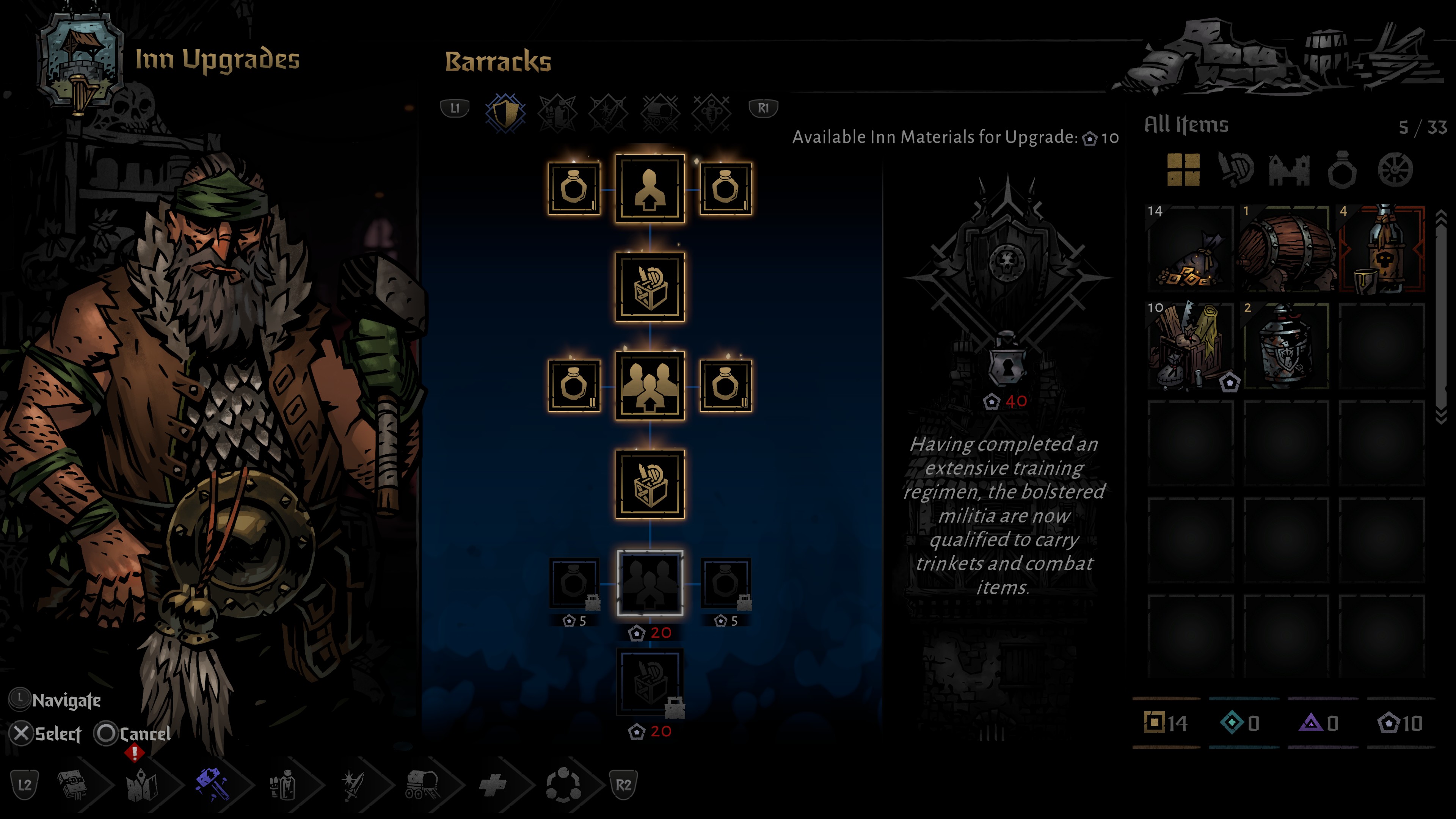1456x819 pixels.
Task: Open the sword and sparkle upgrade tab
Action: (608, 113)
